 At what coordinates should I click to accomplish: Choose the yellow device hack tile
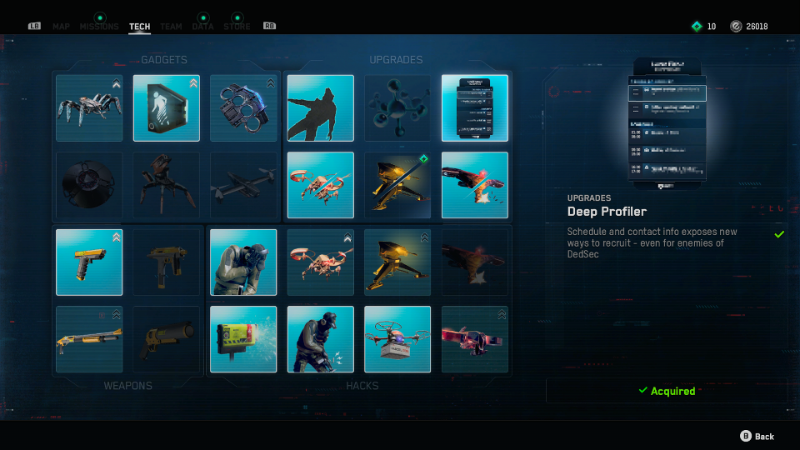click(x=243, y=339)
